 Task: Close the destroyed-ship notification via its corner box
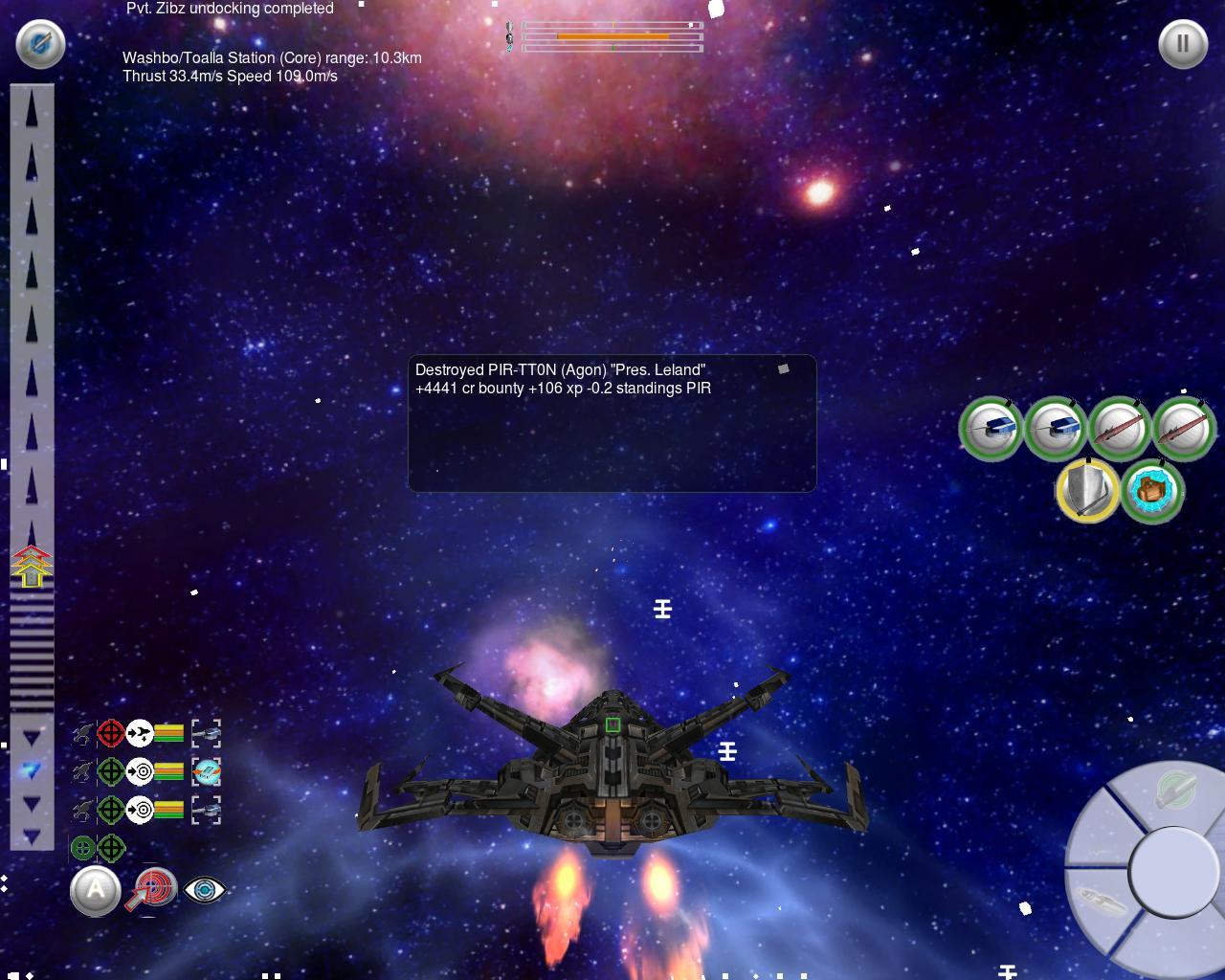pyautogui.click(x=783, y=368)
